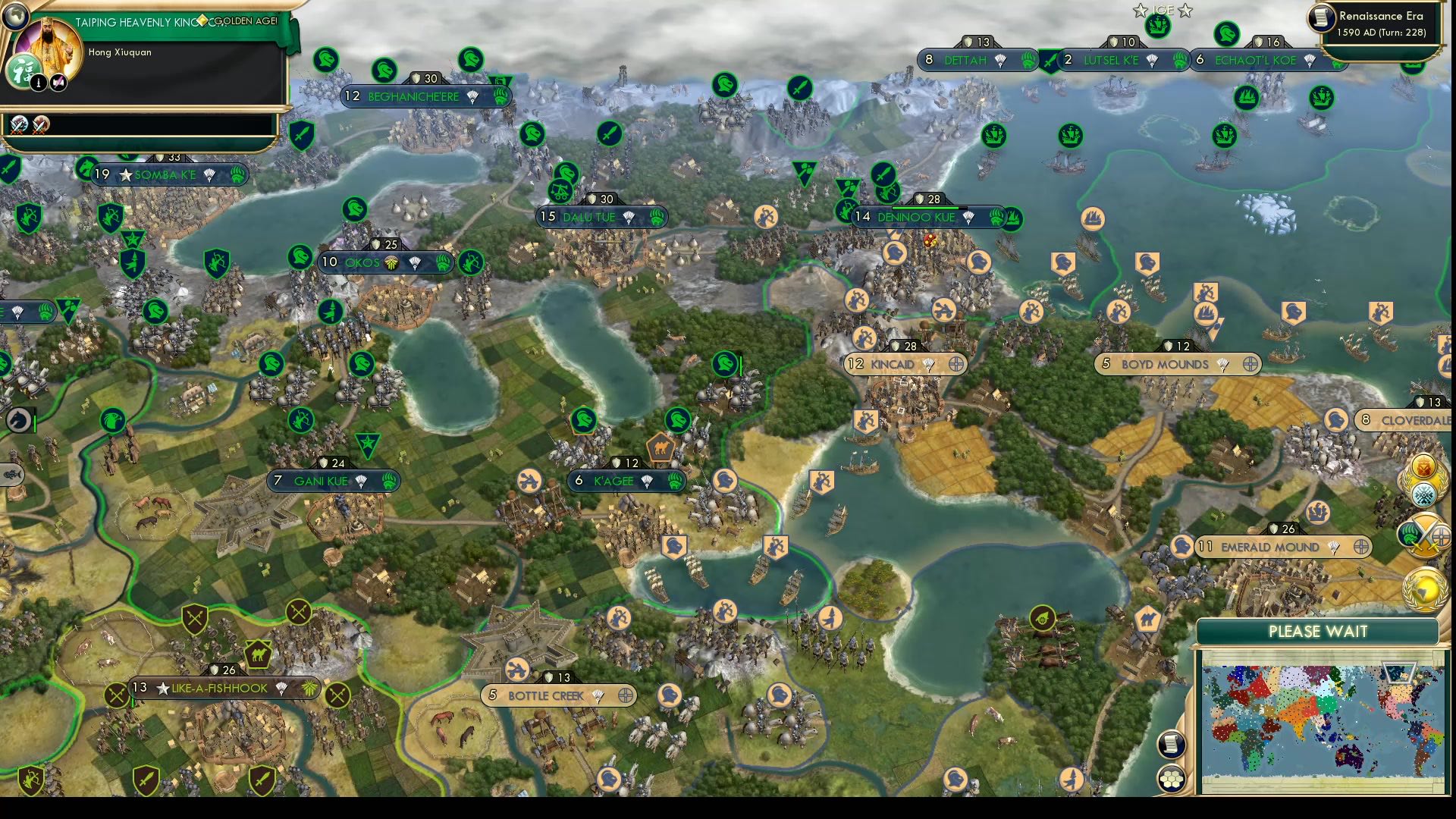Click the crossed-swords war notification icon
Viewport: 1456px width, 819px height.
[x=1426, y=534]
